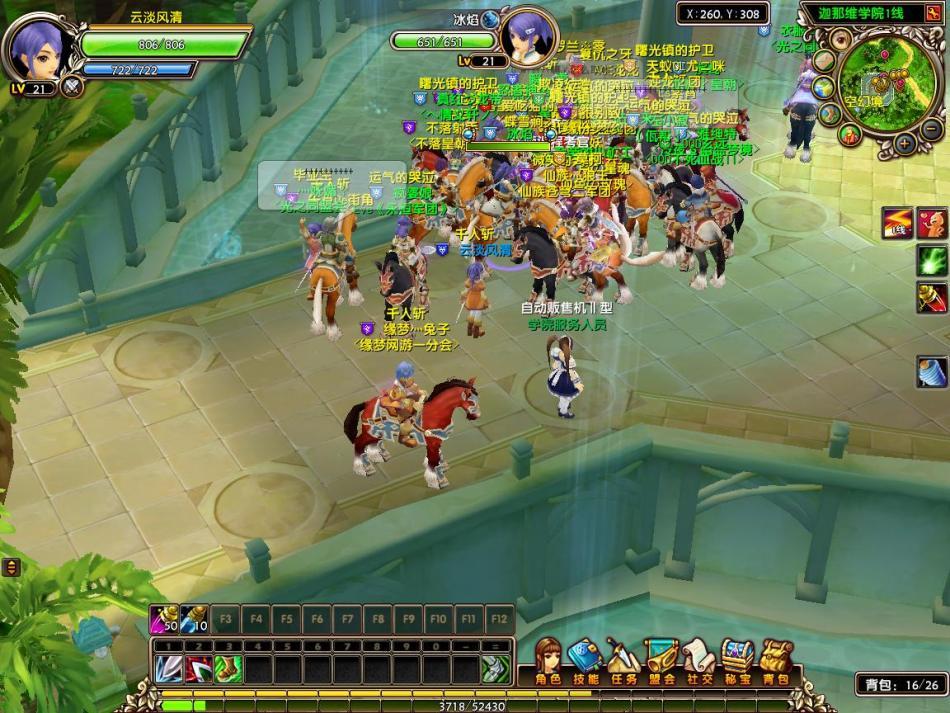Open the world globe map icon
This screenshot has height=713, width=950.
(x=826, y=86)
